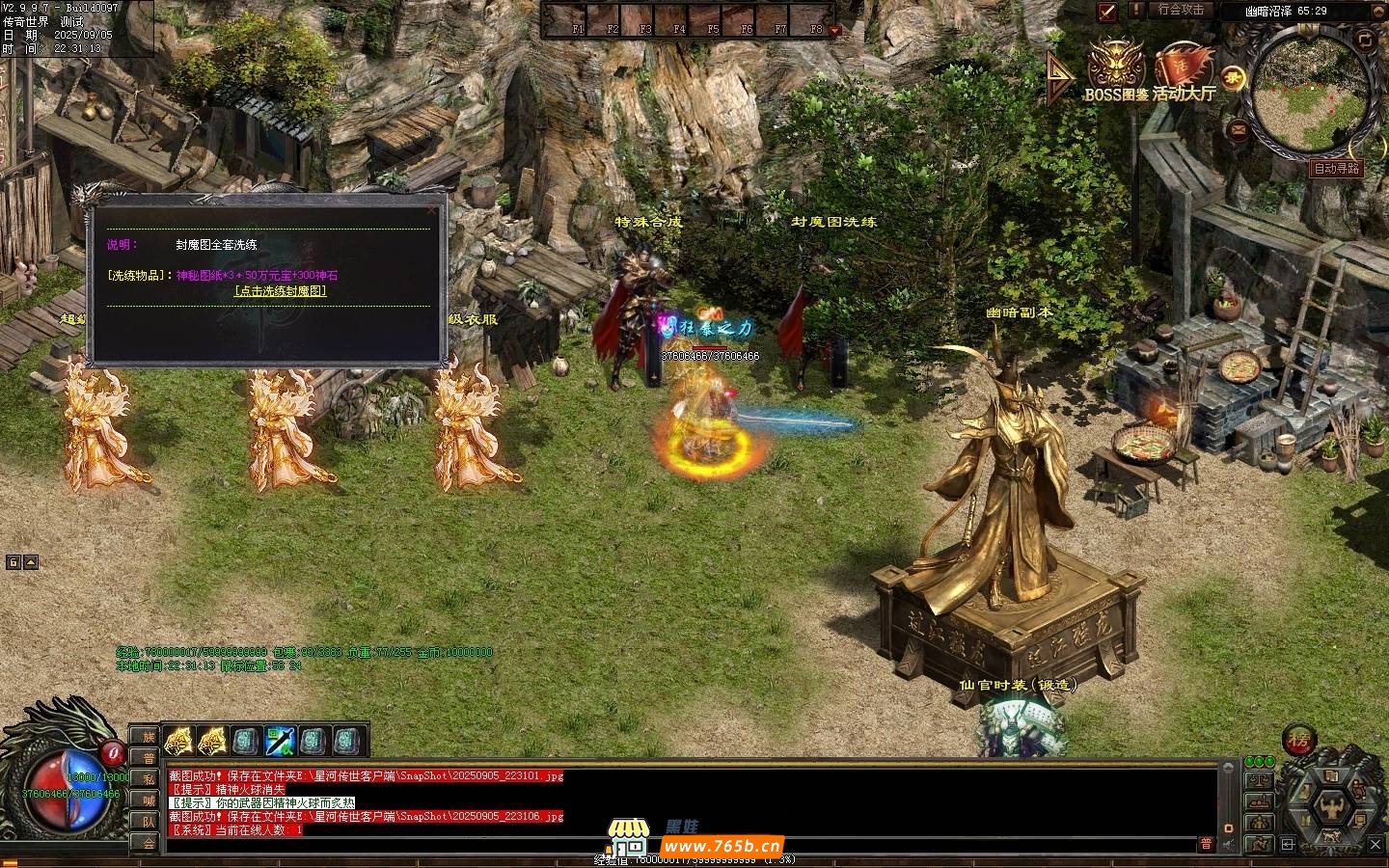Switch chat channel to 队 team

click(x=149, y=822)
